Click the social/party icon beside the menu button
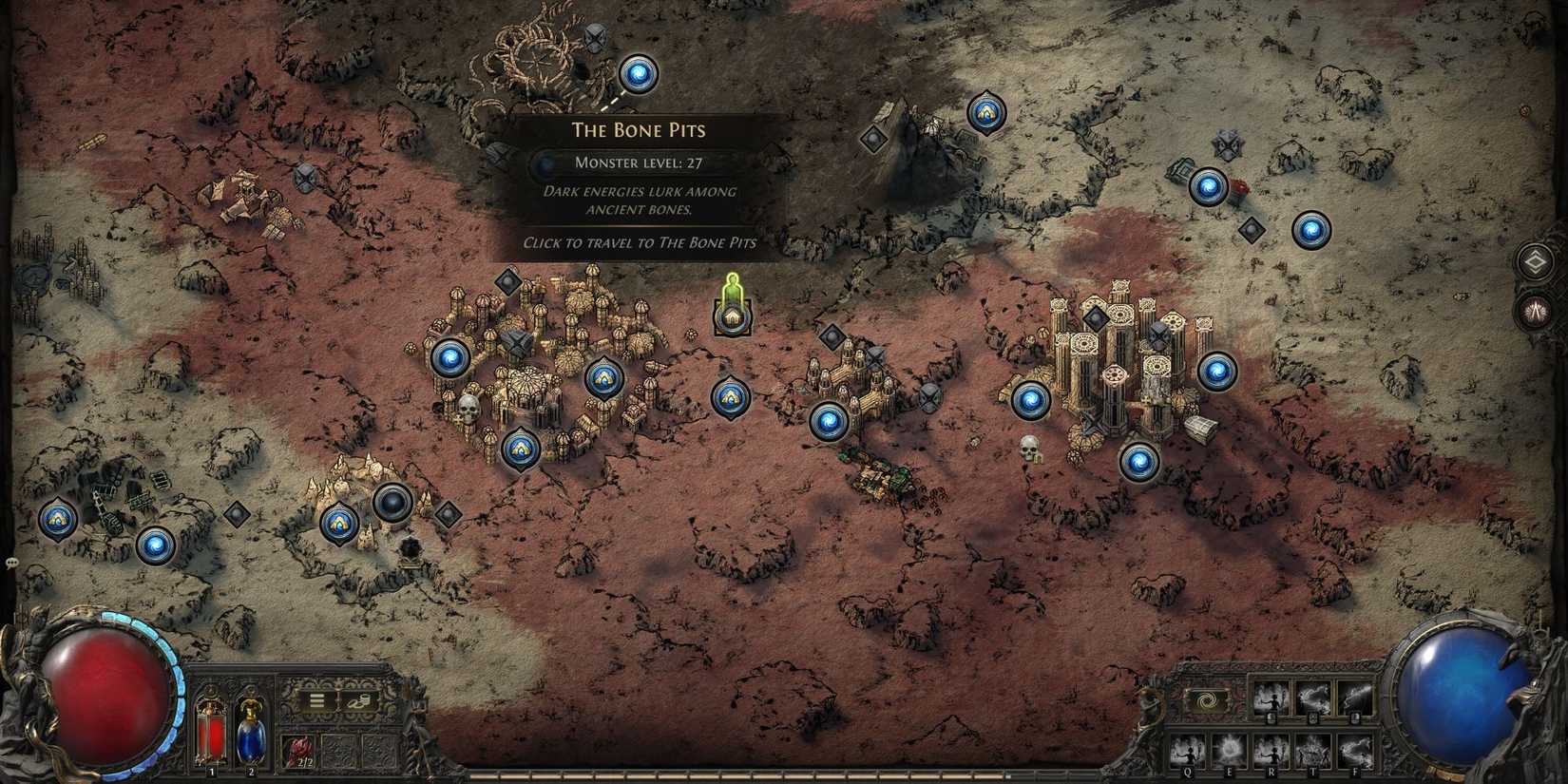 (359, 700)
